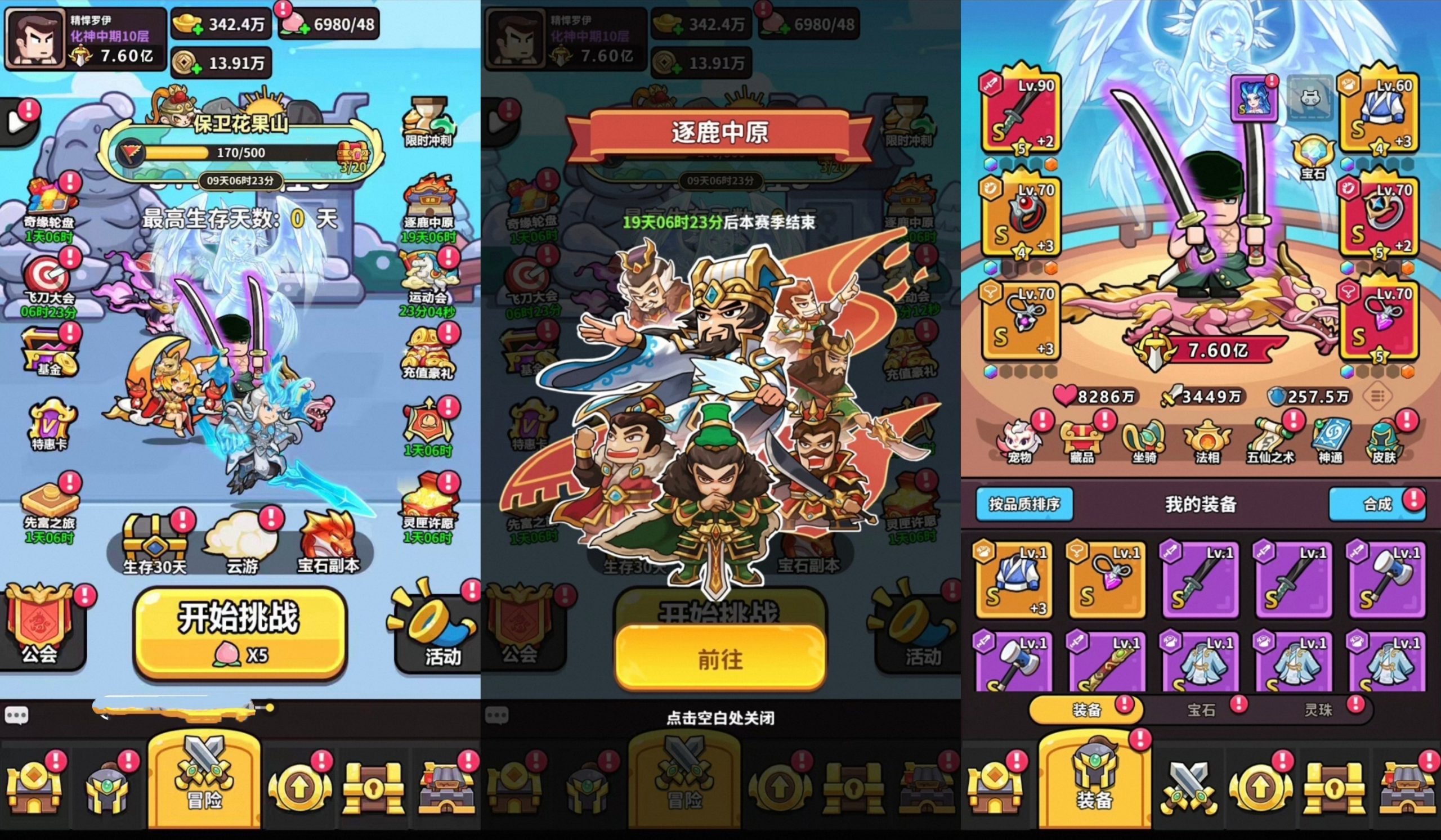
Task: Switch to the 灵珠 tab
Action: click(x=1318, y=709)
